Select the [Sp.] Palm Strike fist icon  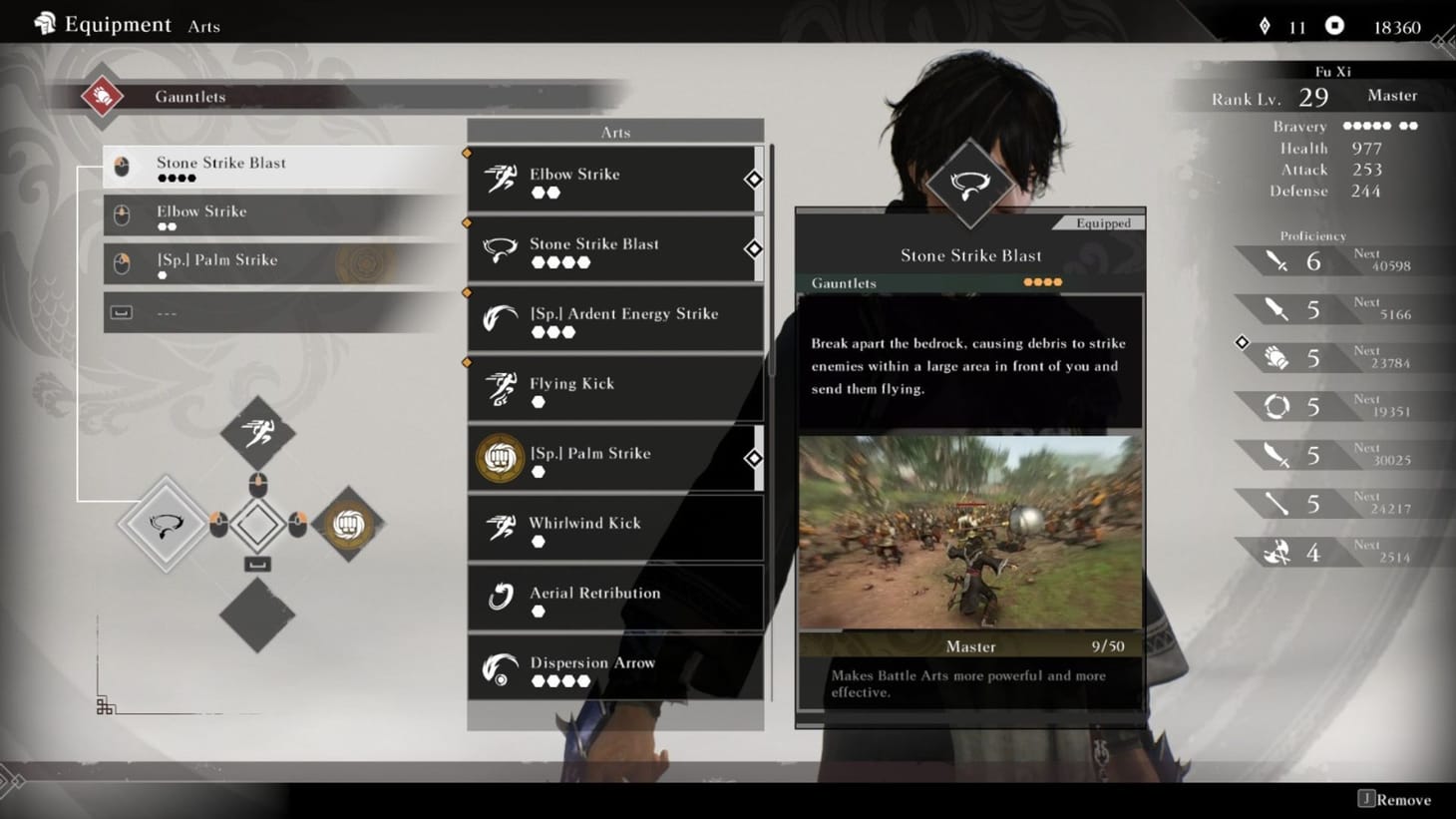pyautogui.click(x=499, y=458)
